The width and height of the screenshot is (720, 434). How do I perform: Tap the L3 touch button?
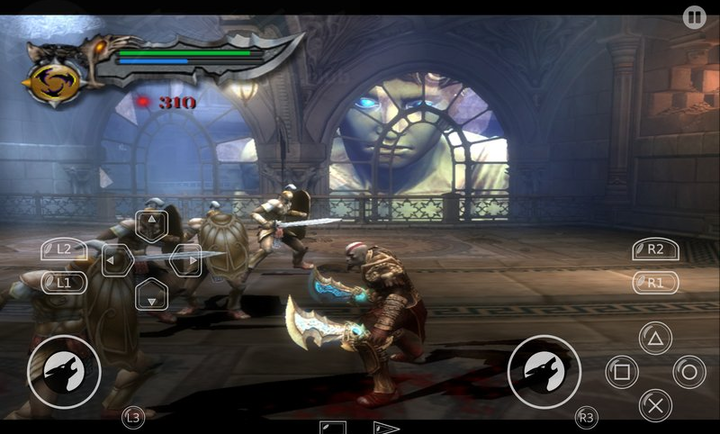click(x=132, y=416)
